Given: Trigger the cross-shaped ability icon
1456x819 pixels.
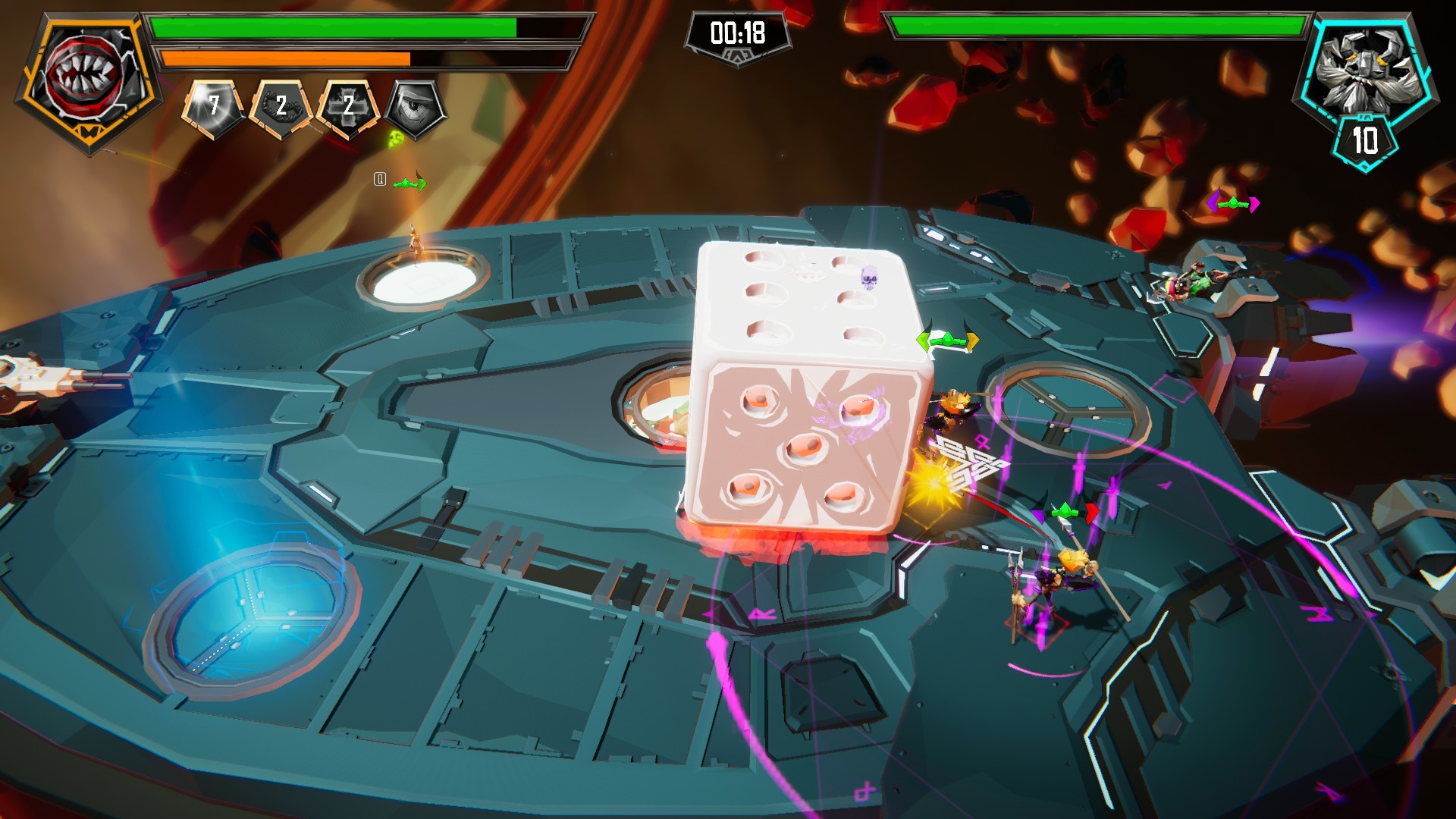Looking at the screenshot, I should 348,108.
